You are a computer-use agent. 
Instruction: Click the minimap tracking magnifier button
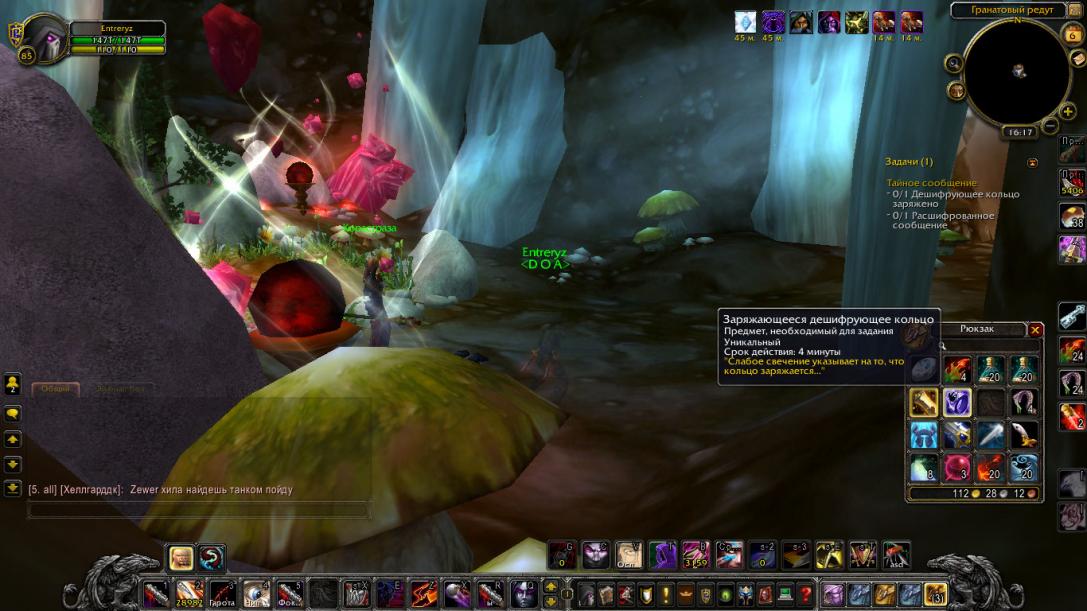pyautogui.click(x=953, y=63)
